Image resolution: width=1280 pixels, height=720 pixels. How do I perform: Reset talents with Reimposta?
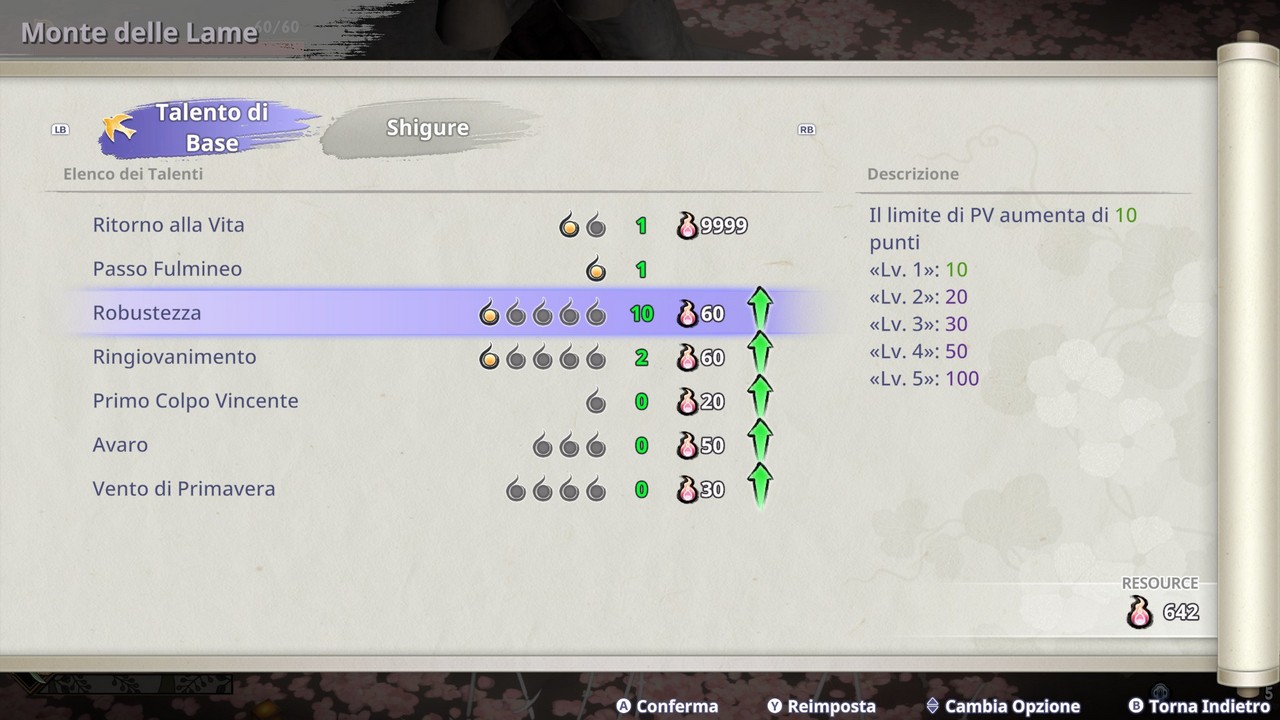coord(821,706)
